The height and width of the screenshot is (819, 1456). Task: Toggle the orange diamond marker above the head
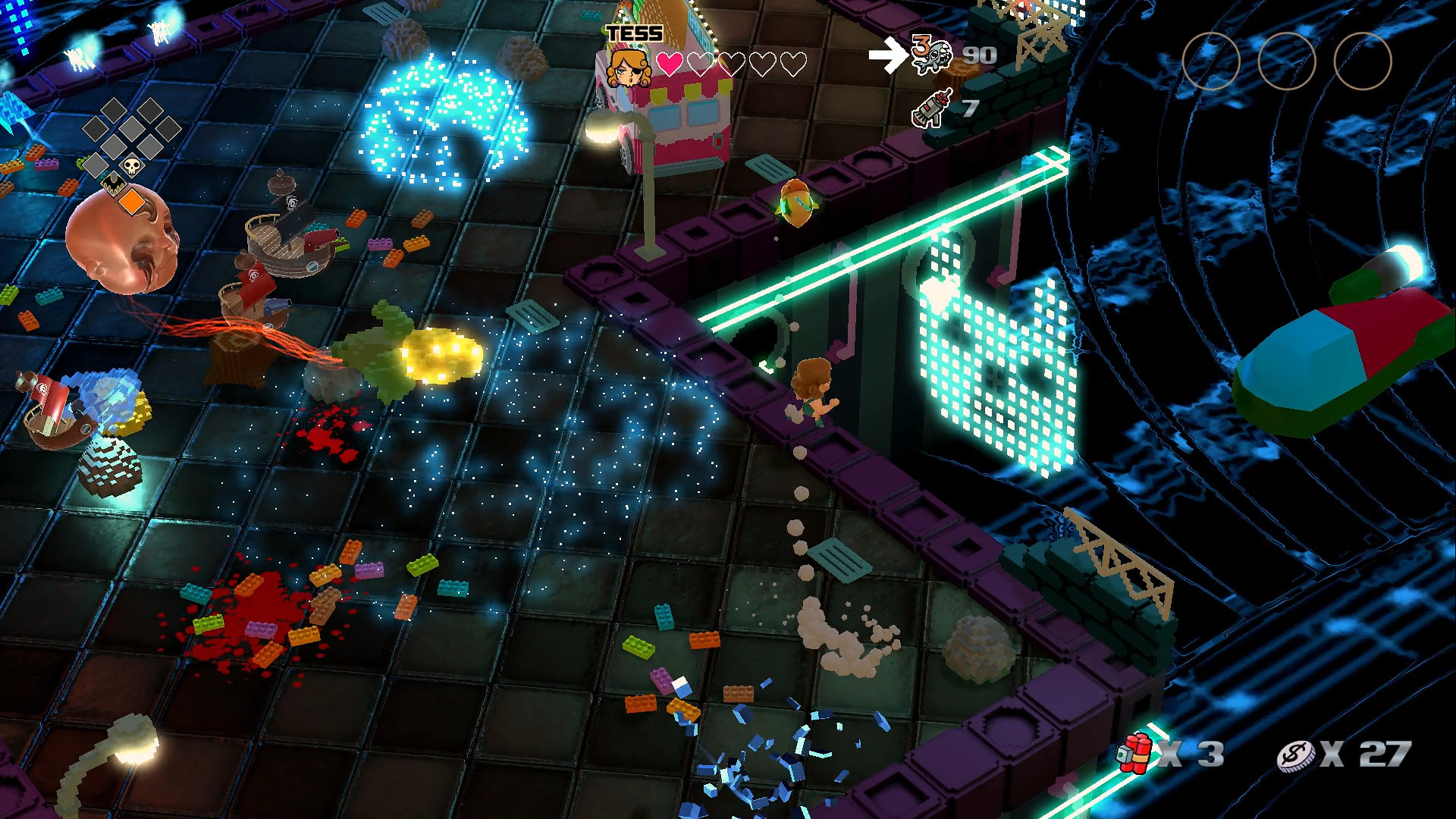132,201
